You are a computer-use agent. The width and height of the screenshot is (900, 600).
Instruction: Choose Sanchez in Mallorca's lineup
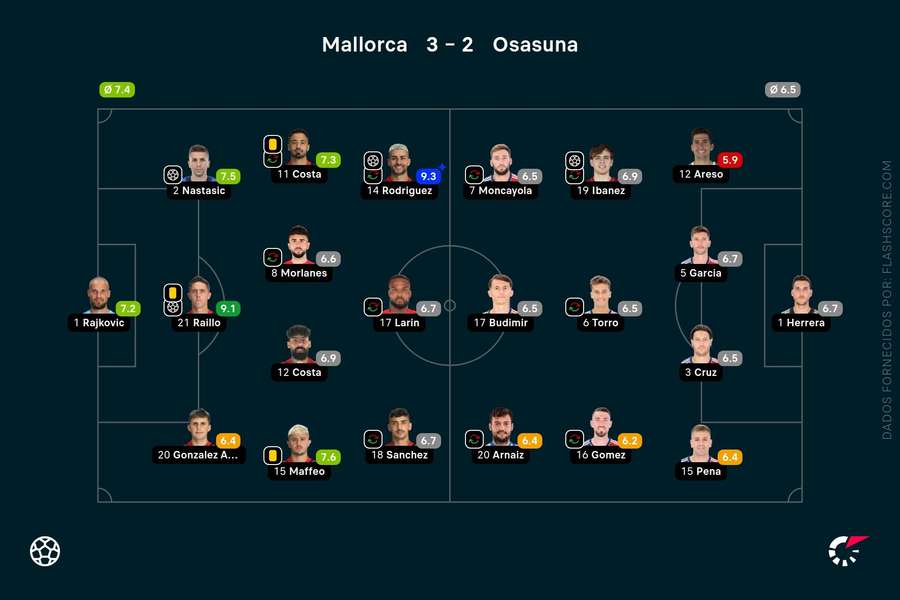[x=399, y=428]
